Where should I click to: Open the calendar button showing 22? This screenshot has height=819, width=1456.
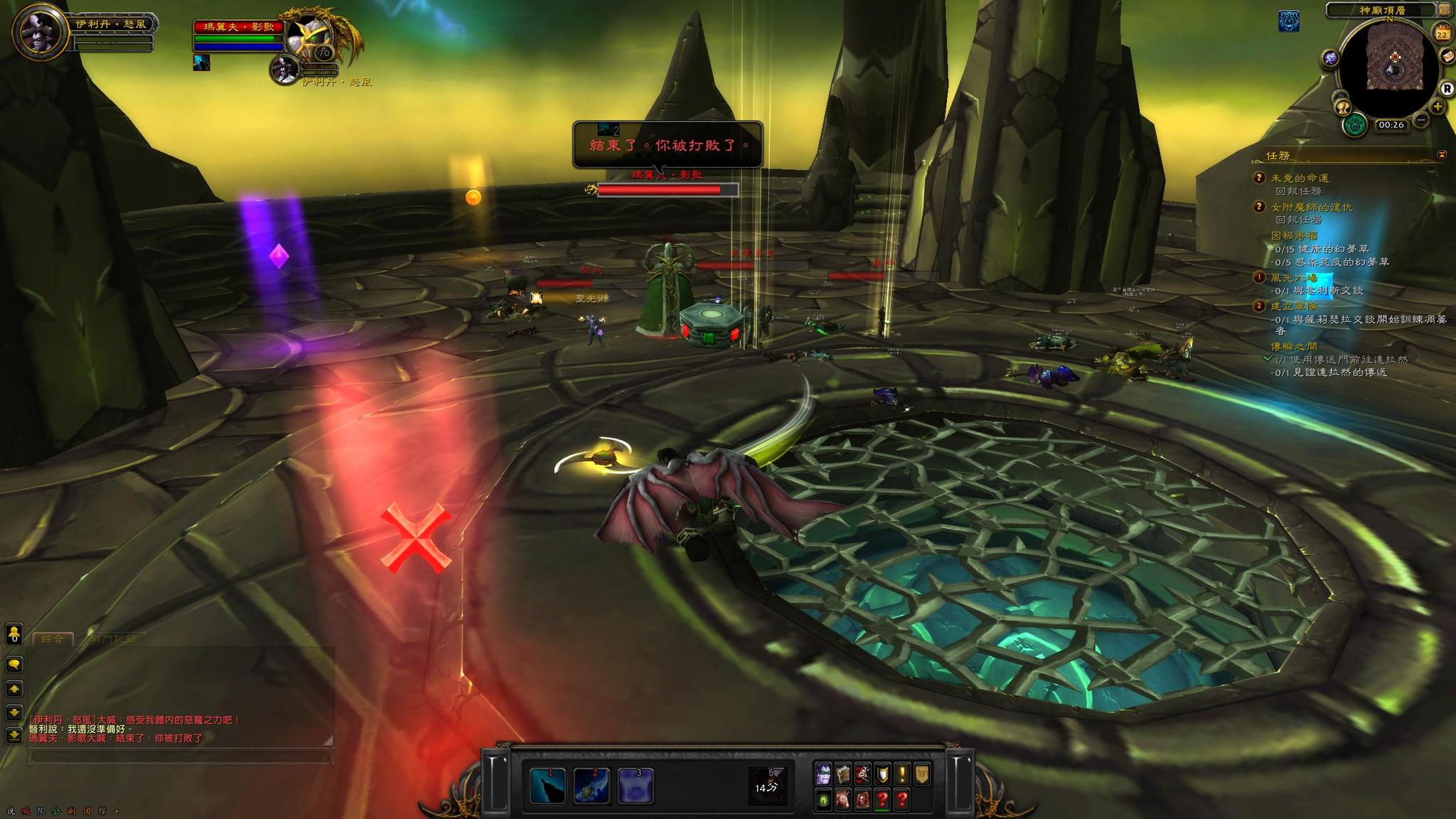pyautogui.click(x=1442, y=33)
